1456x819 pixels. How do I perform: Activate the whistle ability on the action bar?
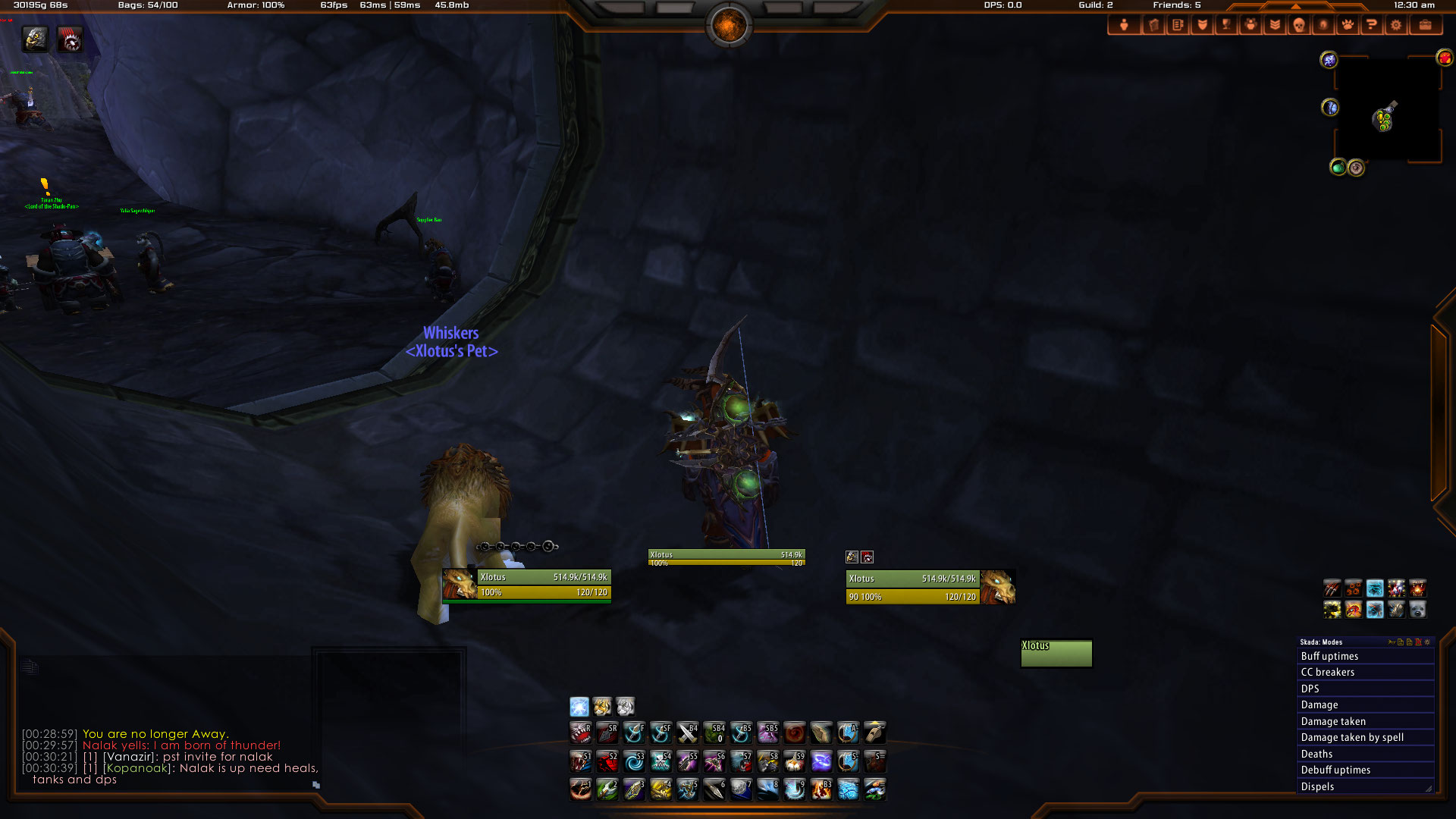click(x=874, y=733)
